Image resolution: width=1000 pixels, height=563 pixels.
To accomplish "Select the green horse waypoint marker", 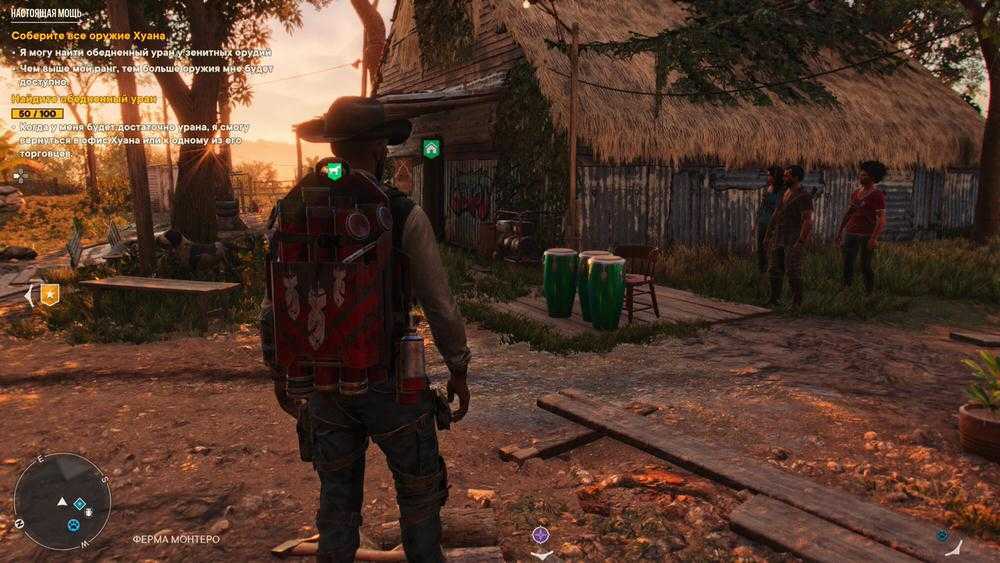I will [x=333, y=170].
